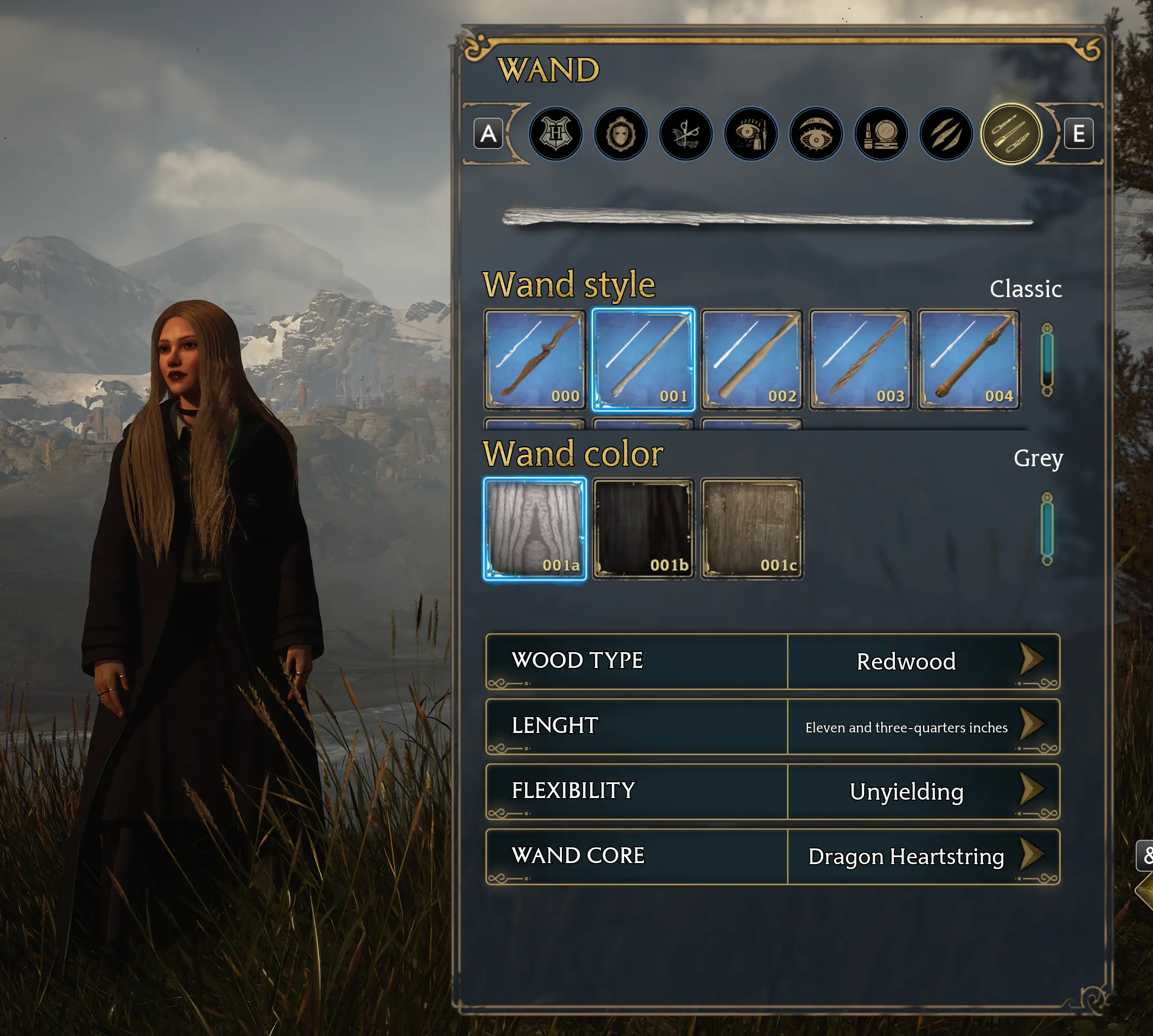Viewport: 1153px width, 1036px height.
Task: Open the face mask preset tab
Action: (x=620, y=134)
